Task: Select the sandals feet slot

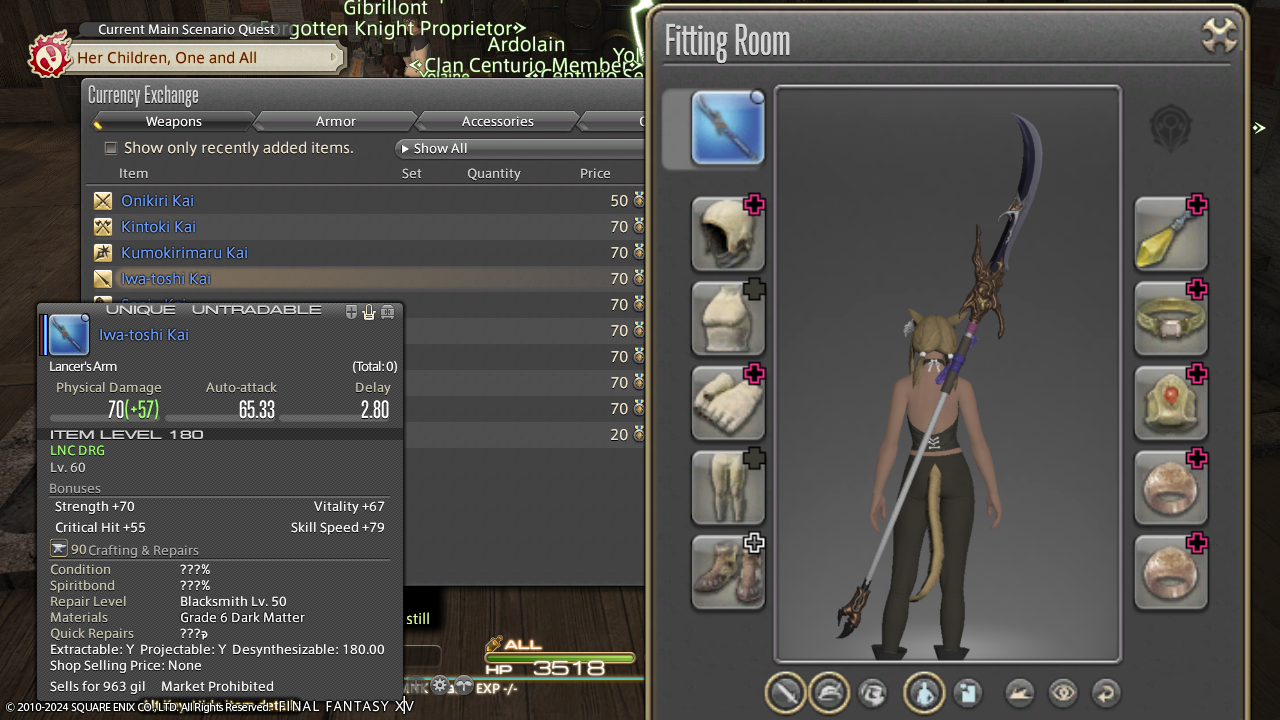Action: point(728,572)
